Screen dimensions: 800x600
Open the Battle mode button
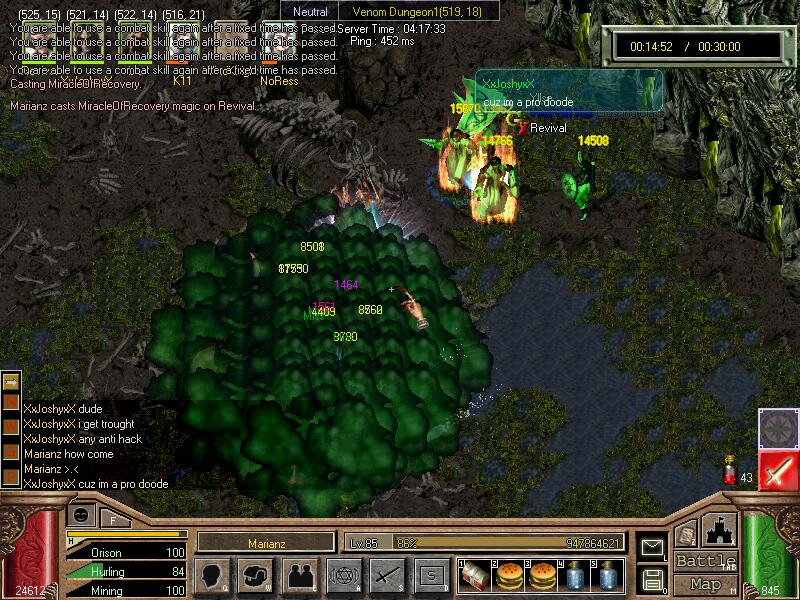pos(705,561)
